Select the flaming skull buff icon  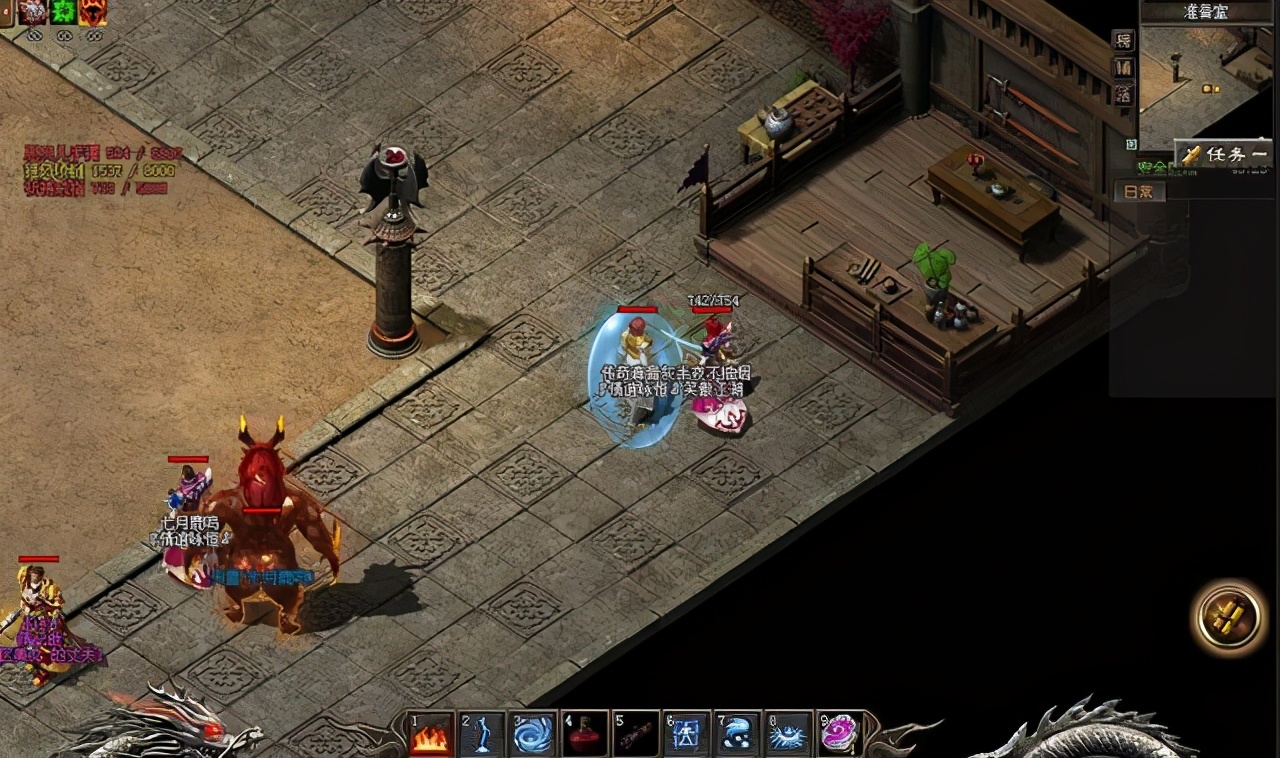[x=93, y=12]
